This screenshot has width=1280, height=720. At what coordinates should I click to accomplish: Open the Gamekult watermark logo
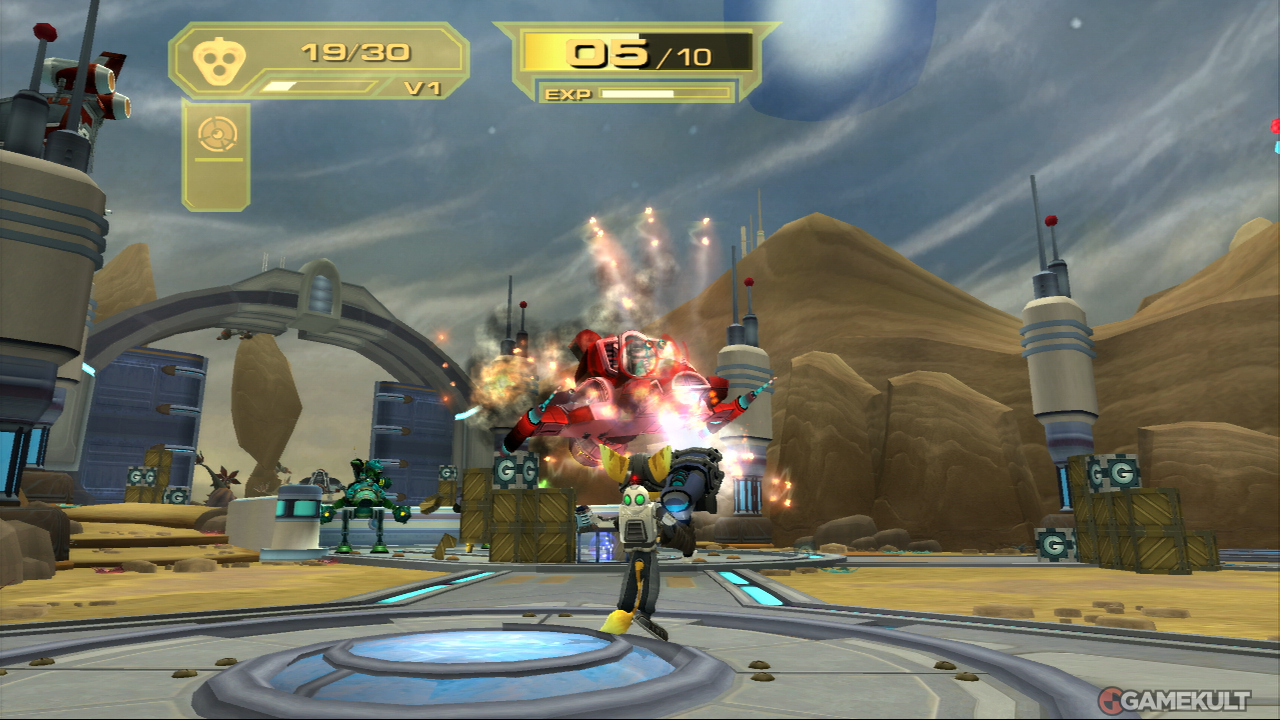[1173, 700]
